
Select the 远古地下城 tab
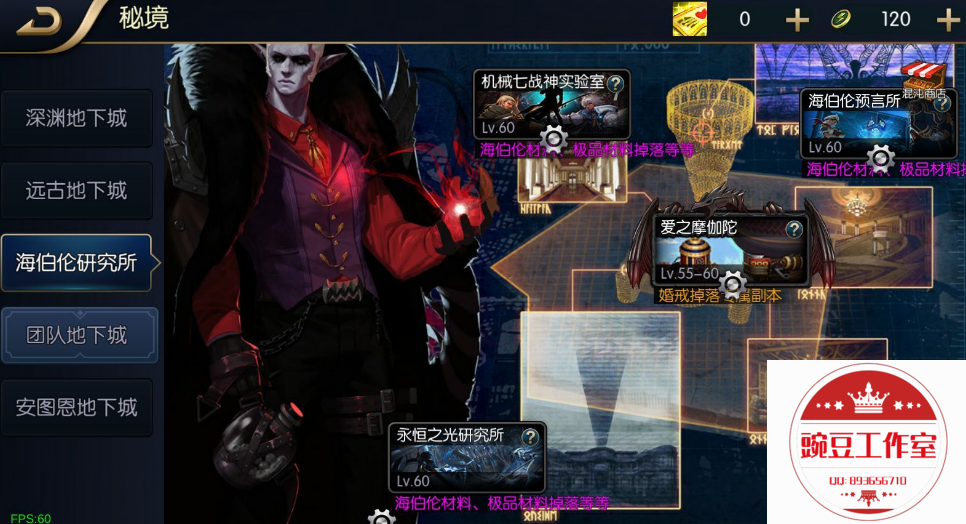[77, 190]
